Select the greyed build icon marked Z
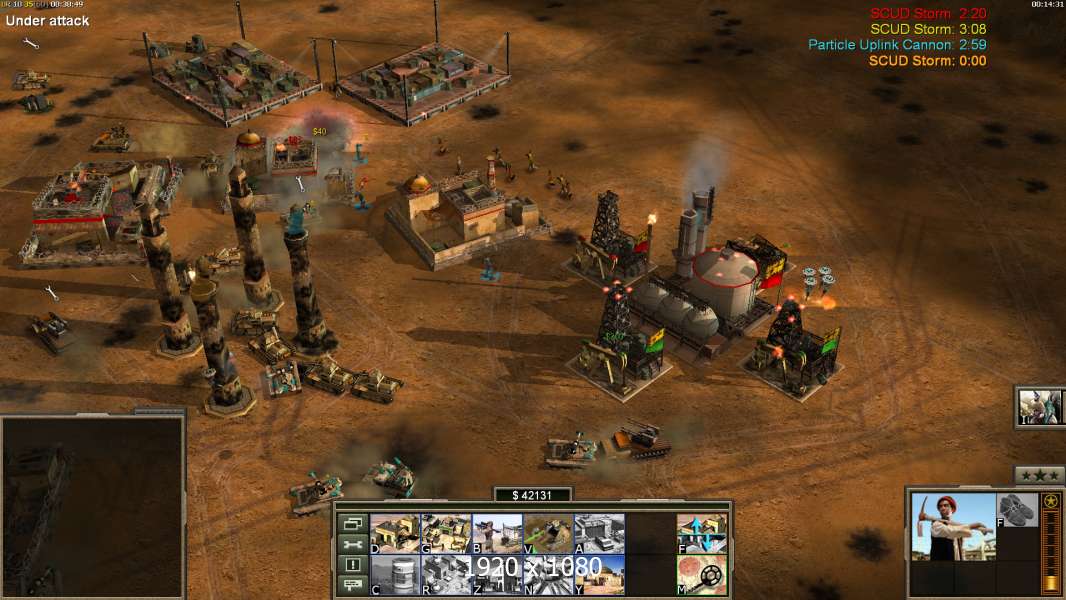This screenshot has width=1066, height=600. 497,575
